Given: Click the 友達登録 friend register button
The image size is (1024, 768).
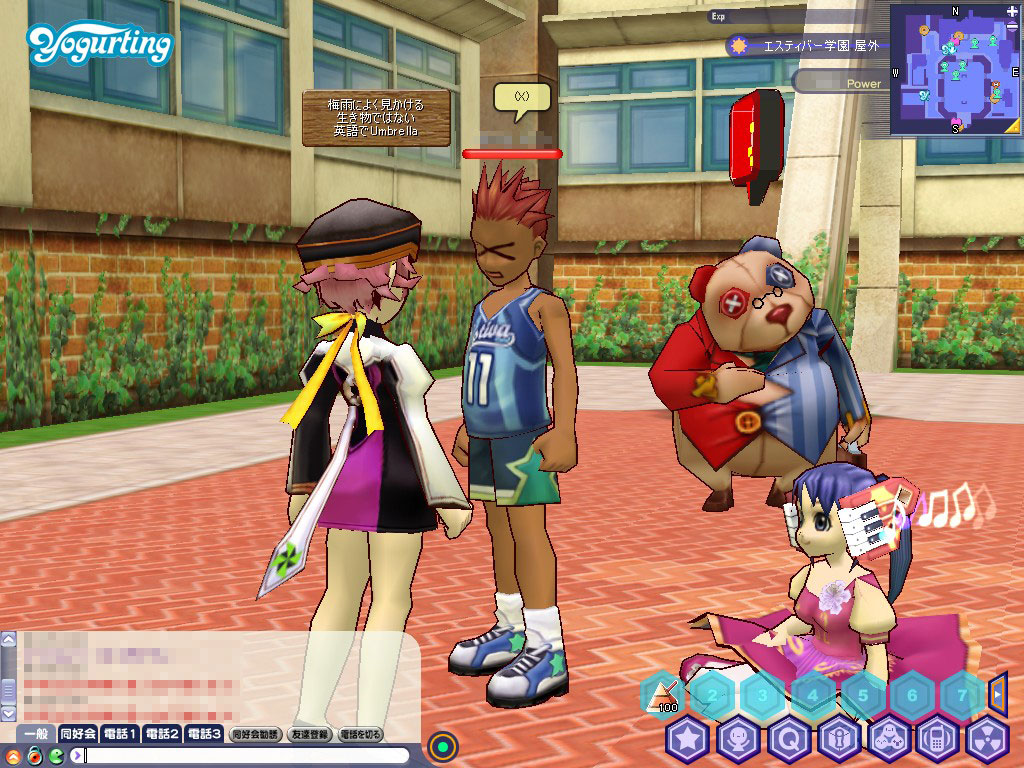Looking at the screenshot, I should pyautogui.click(x=310, y=734).
